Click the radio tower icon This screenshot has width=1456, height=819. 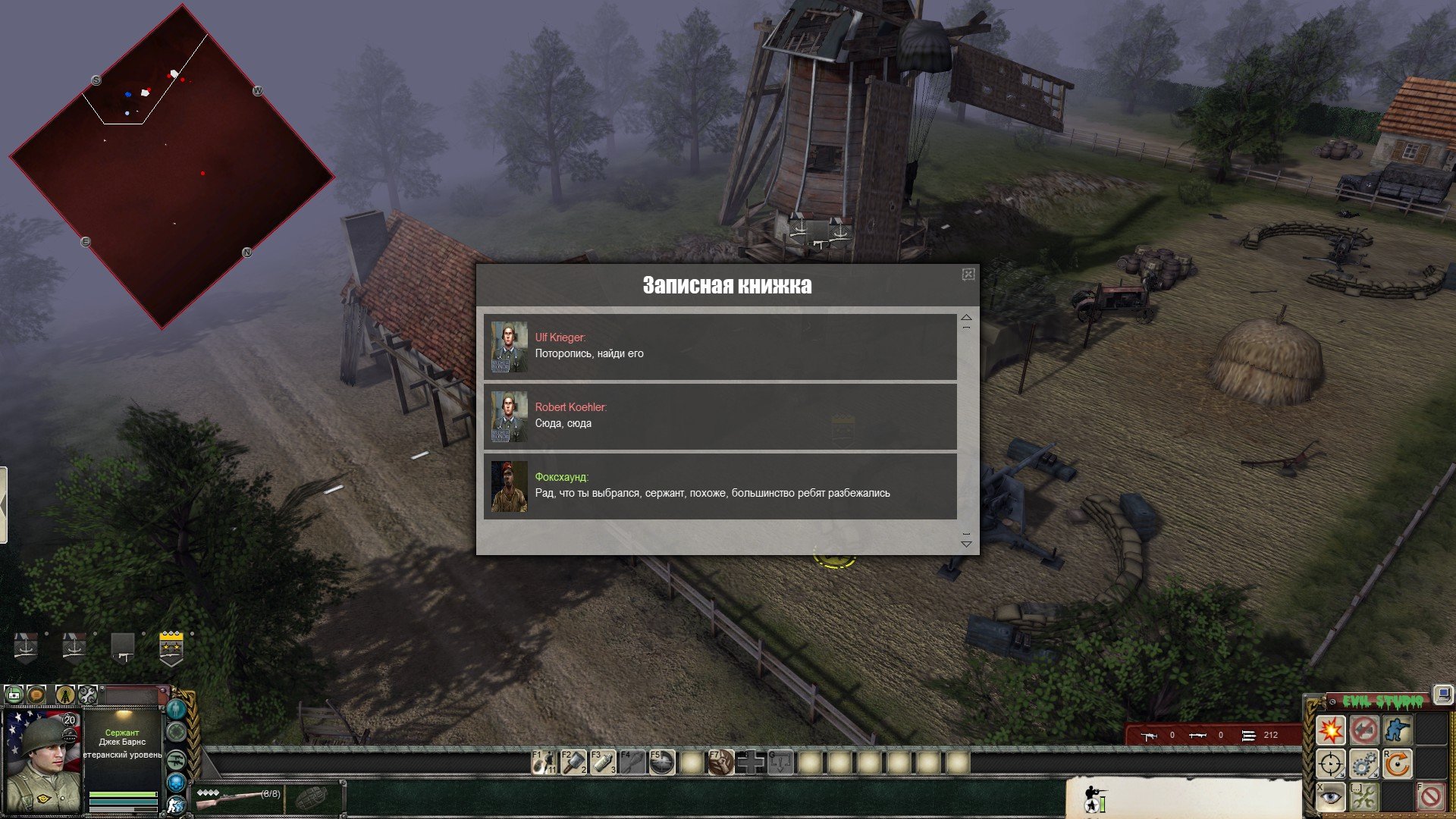tap(65, 694)
